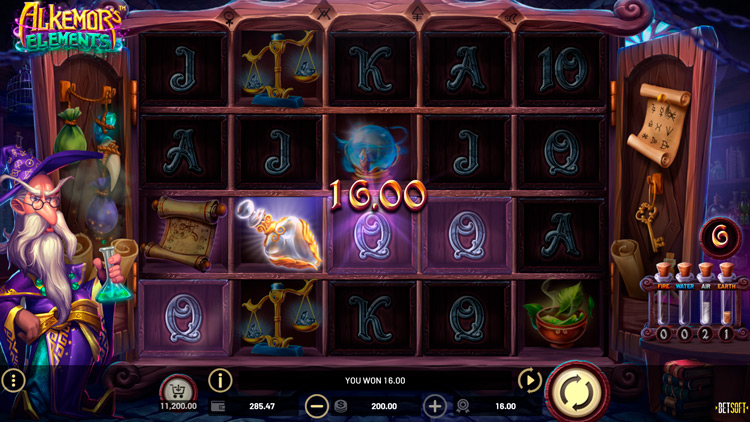
Task: Increase the bet with the plus button
Action: point(435,406)
